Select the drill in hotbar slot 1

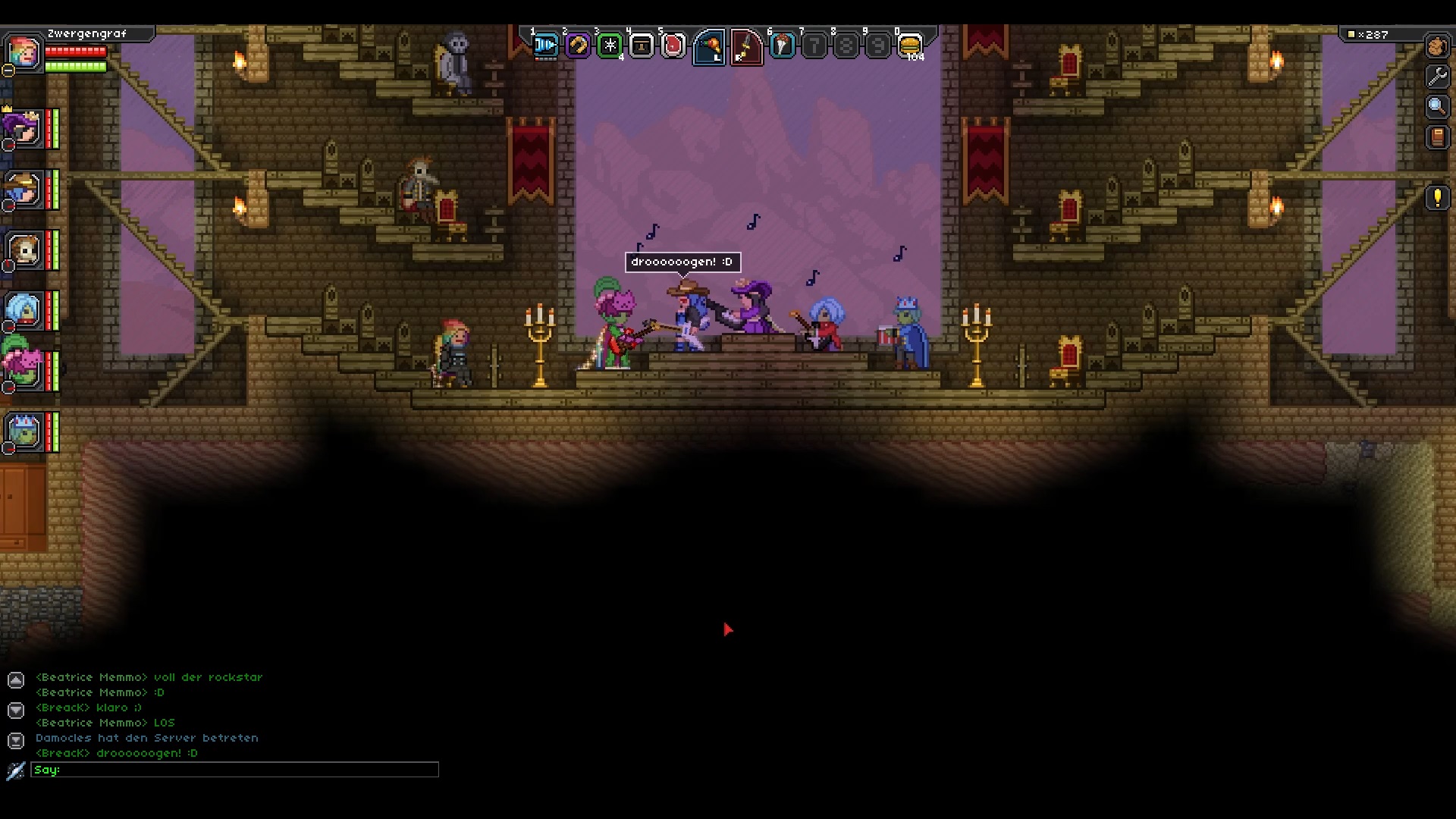(x=545, y=46)
